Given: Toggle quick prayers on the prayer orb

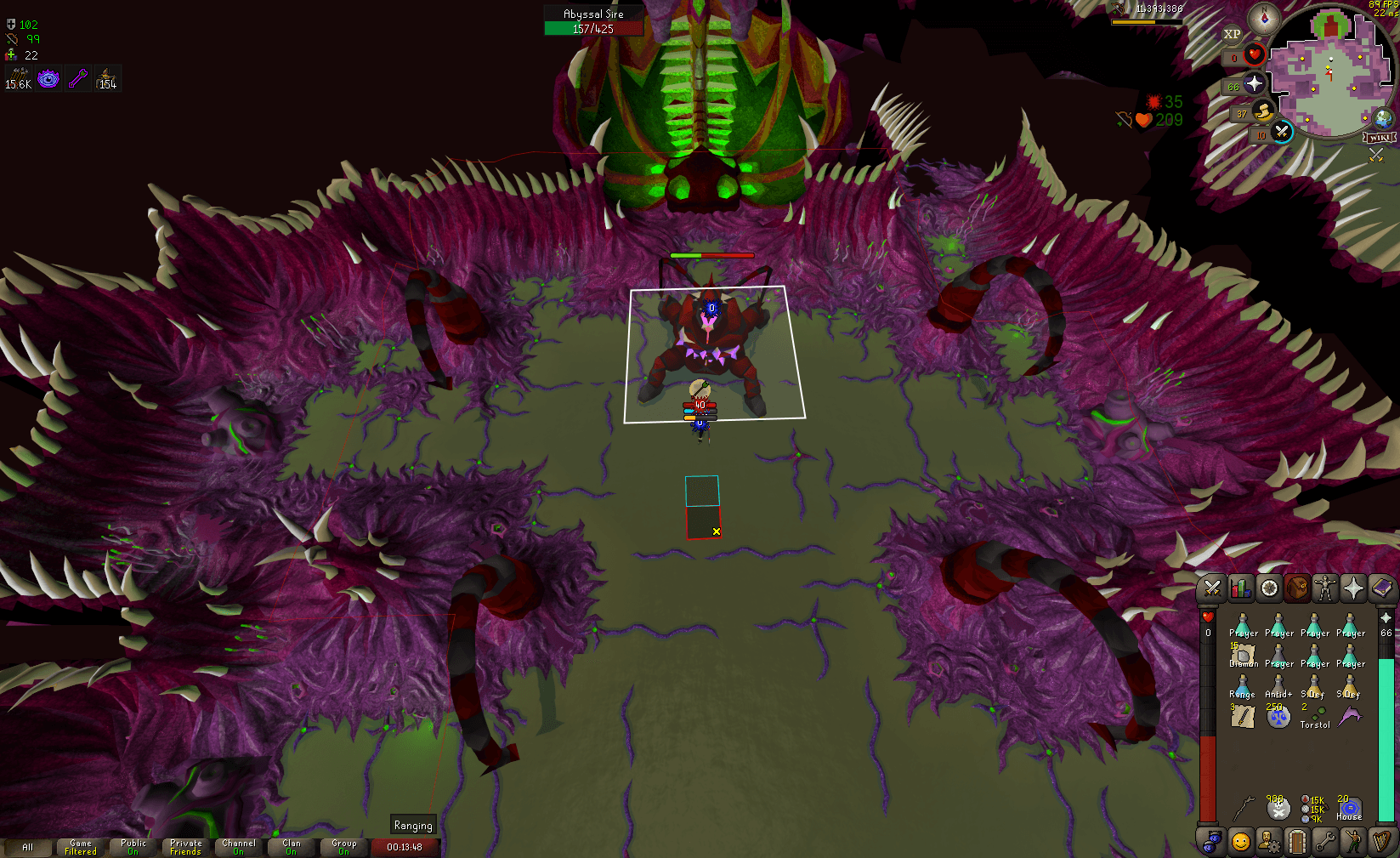Looking at the screenshot, I should tap(1255, 84).
